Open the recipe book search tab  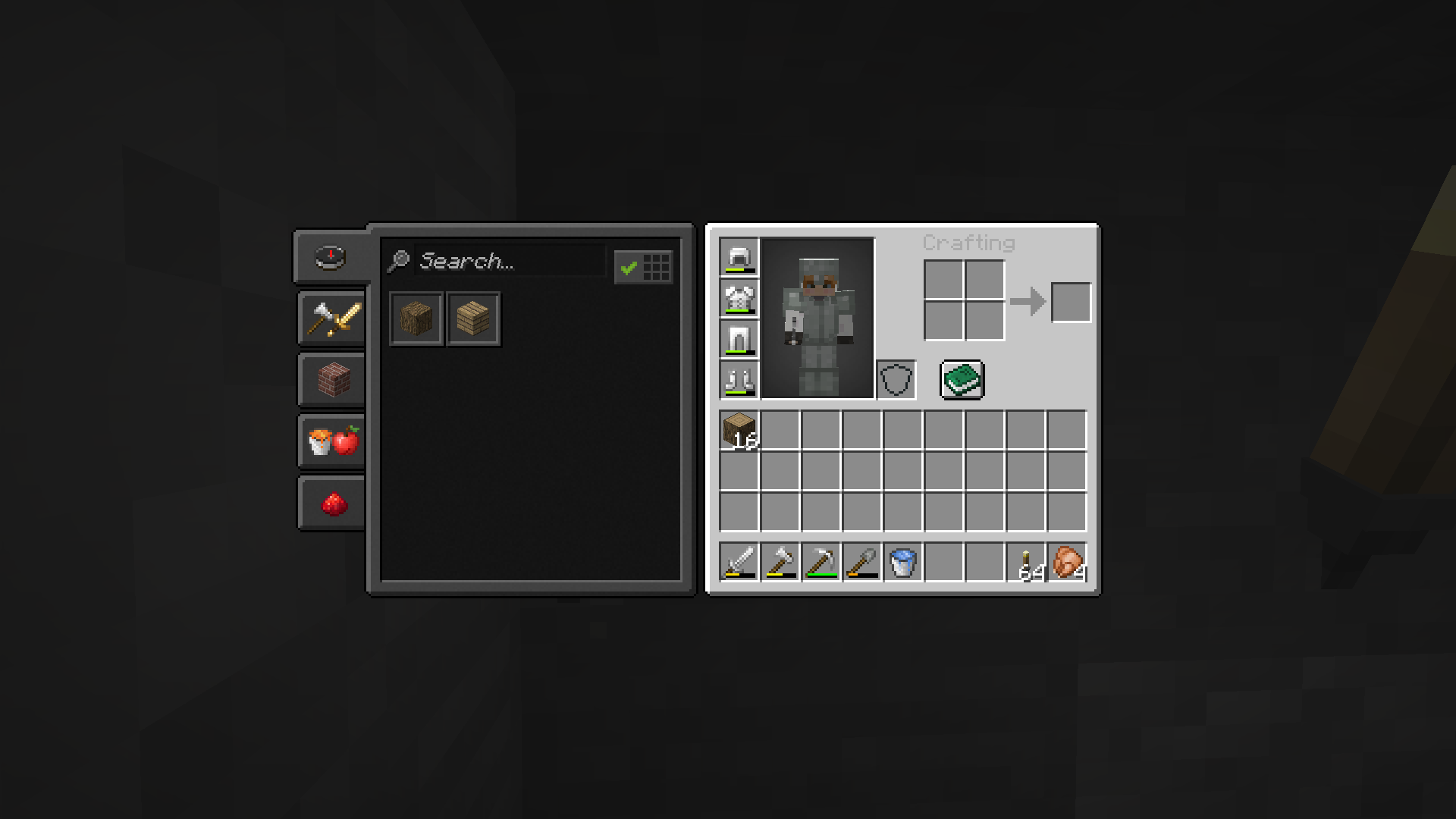(331, 256)
